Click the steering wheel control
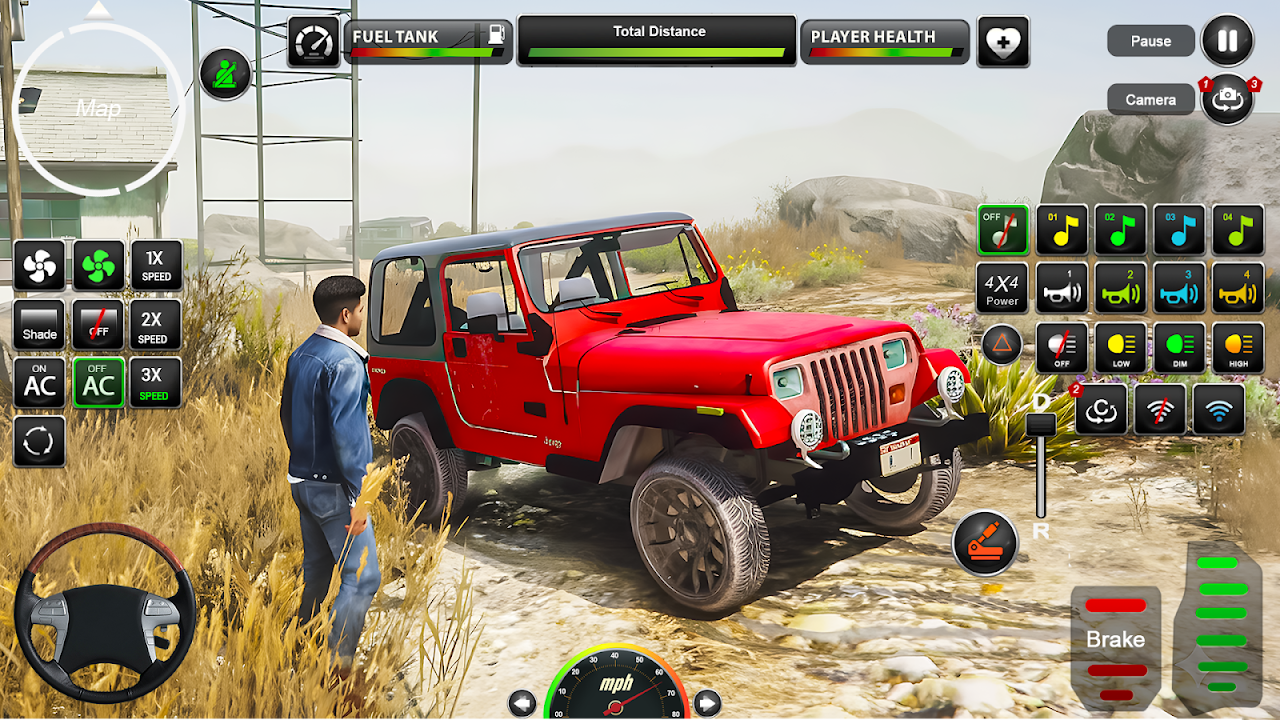 104,610
